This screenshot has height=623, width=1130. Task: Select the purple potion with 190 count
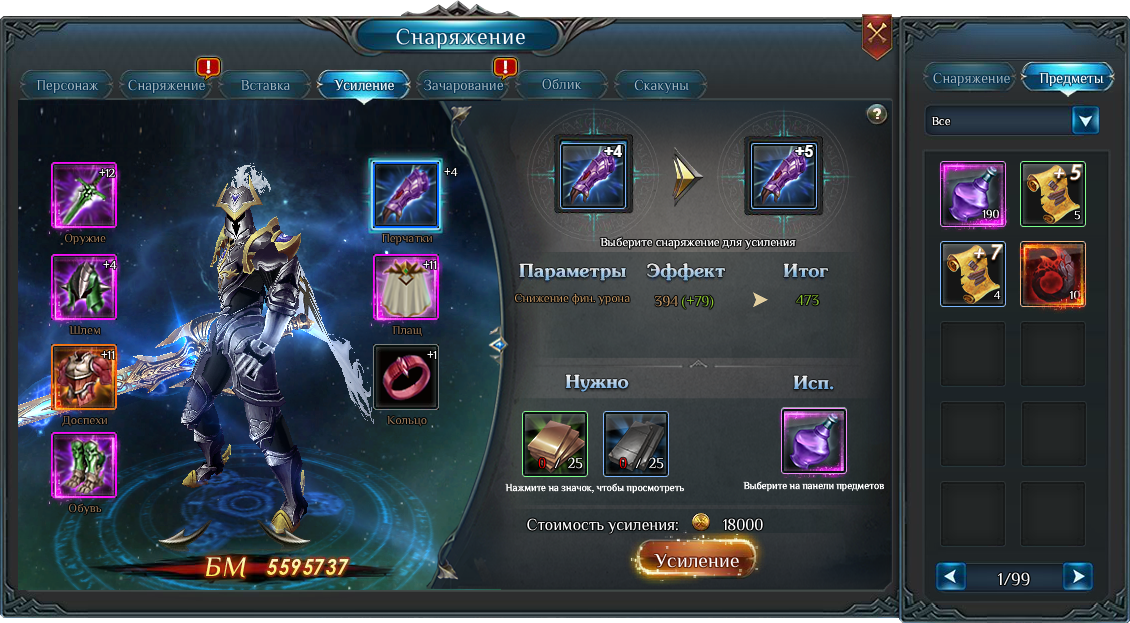(973, 194)
